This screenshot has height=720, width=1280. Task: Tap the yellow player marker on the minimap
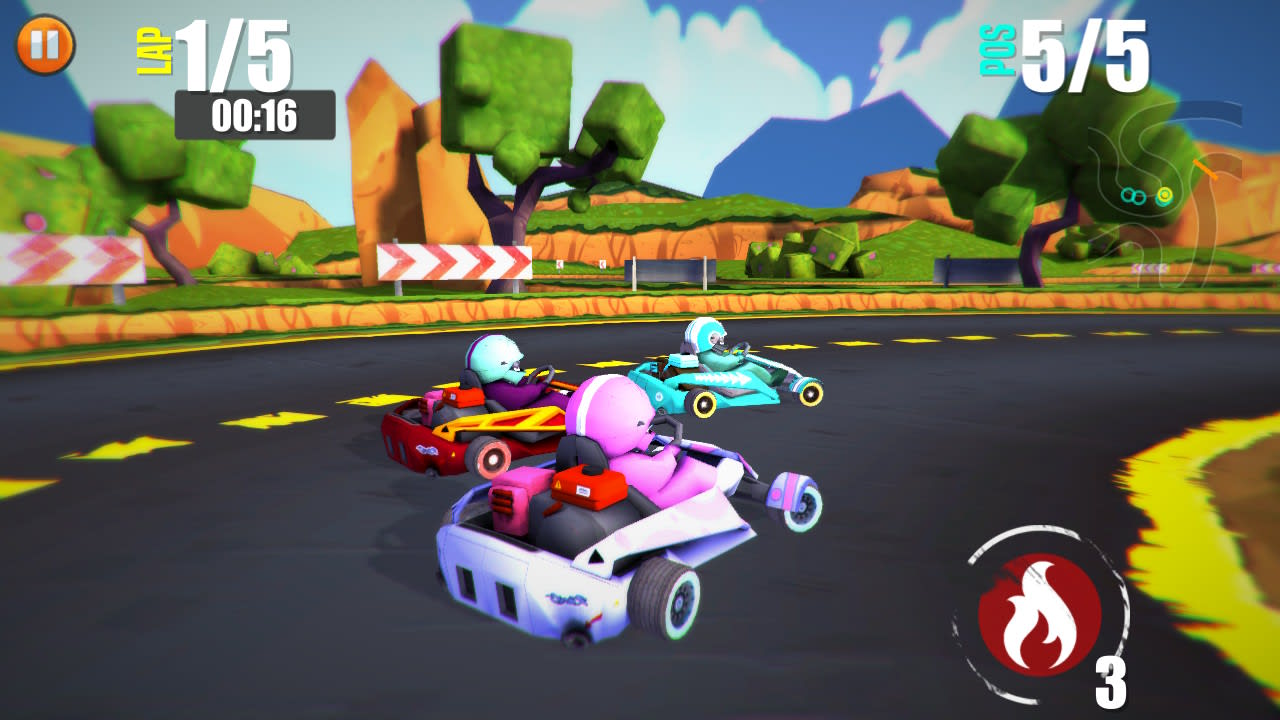coord(1164,196)
